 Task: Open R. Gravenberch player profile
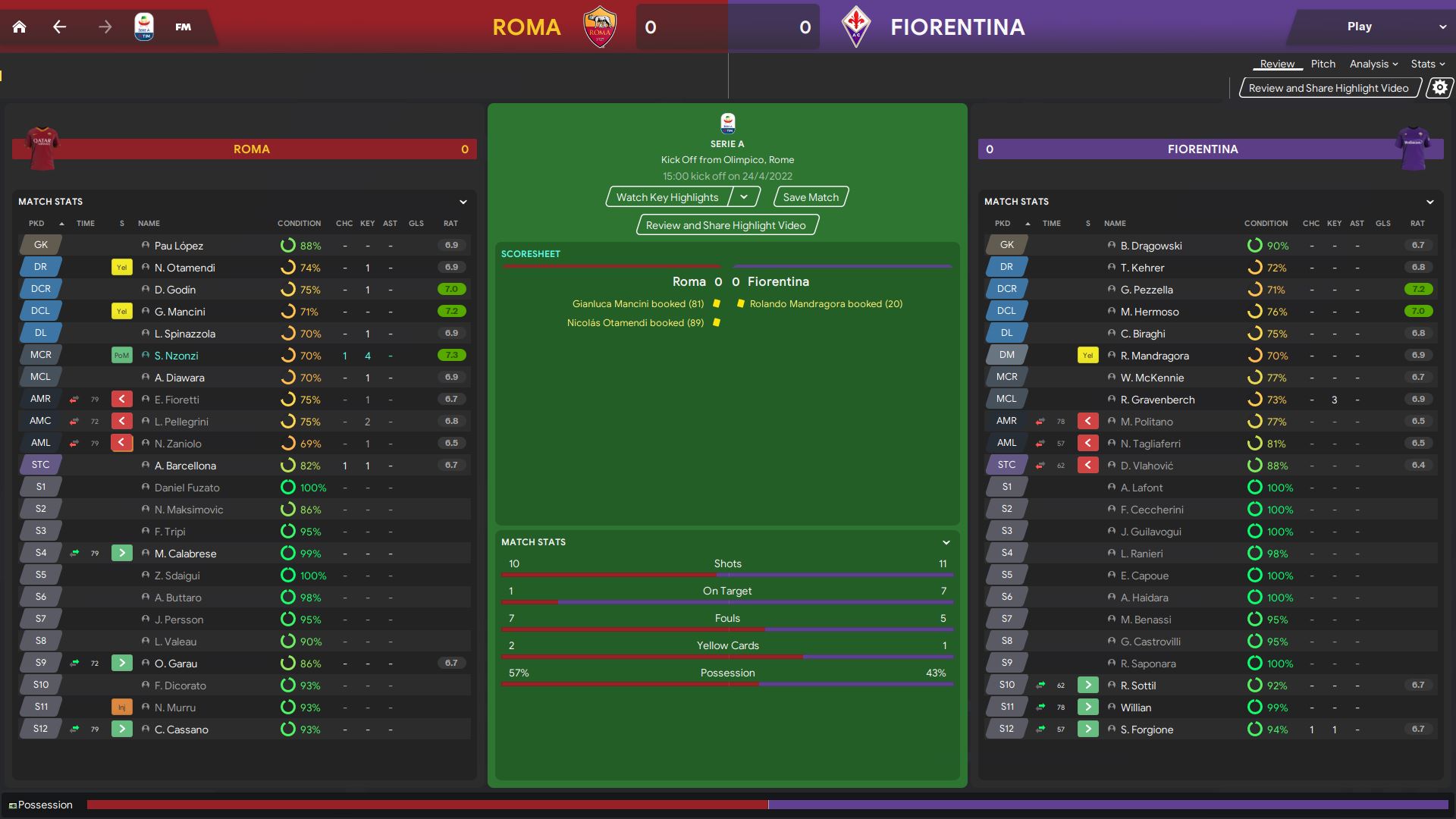coord(1157,400)
